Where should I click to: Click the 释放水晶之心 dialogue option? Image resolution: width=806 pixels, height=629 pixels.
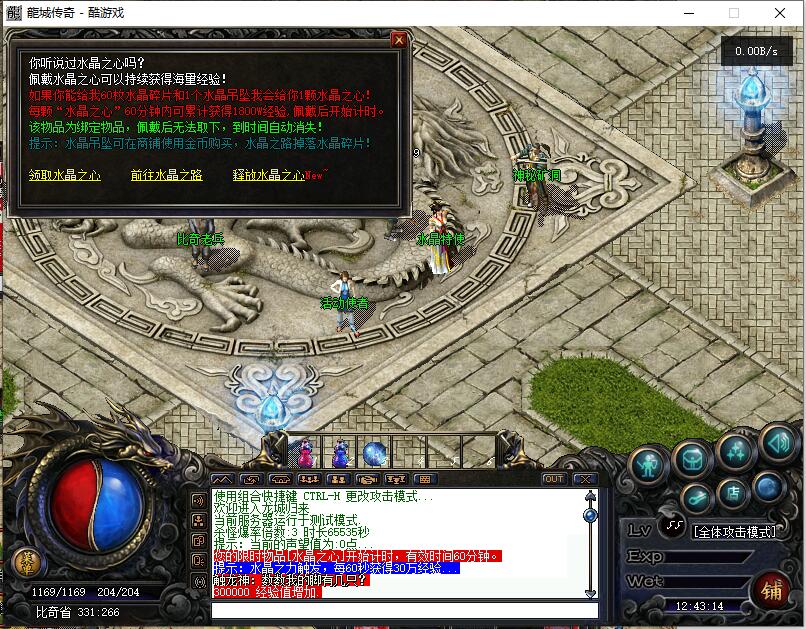pos(268,175)
